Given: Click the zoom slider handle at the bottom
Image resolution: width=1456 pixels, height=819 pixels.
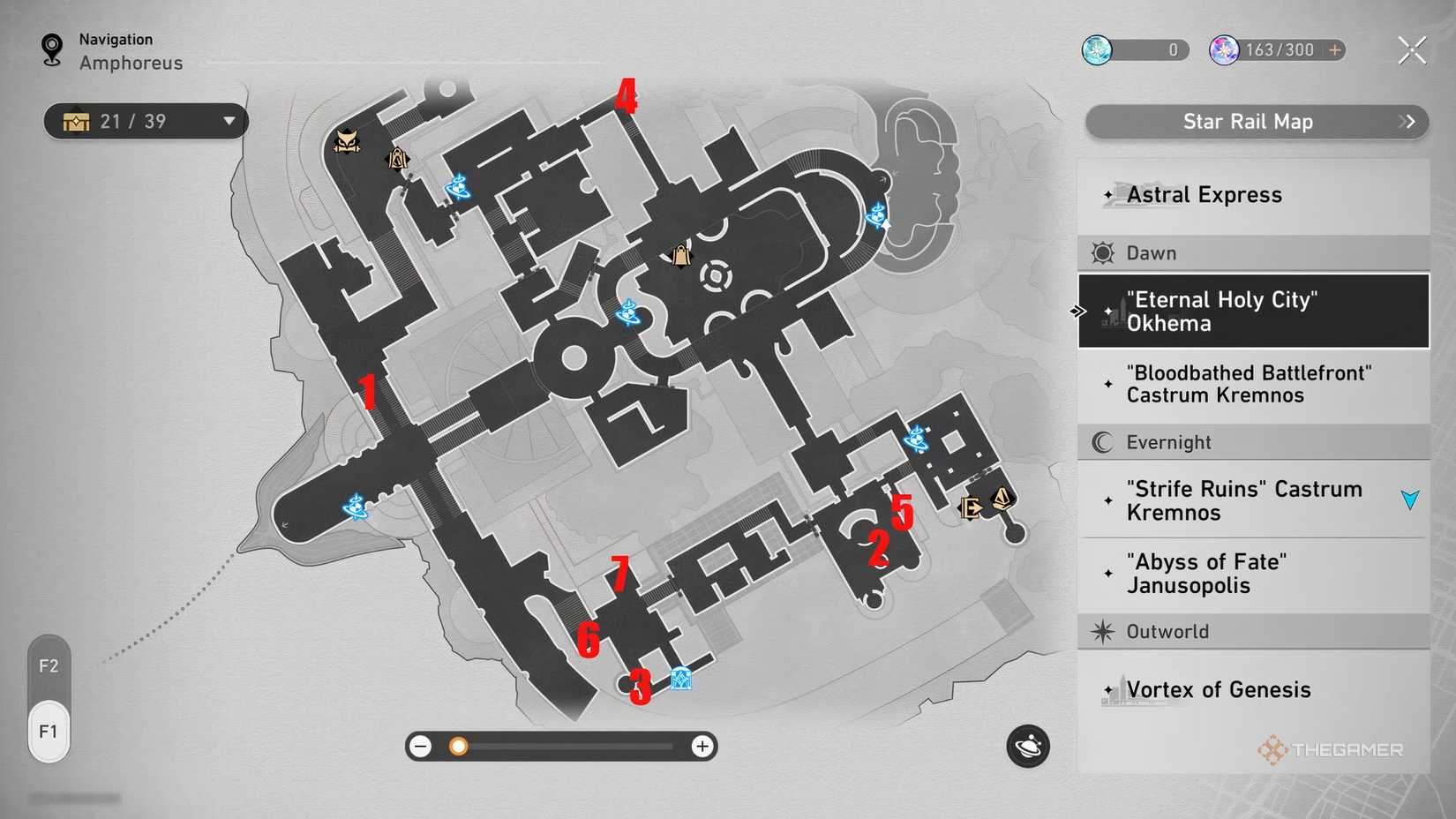Looking at the screenshot, I should (458, 747).
